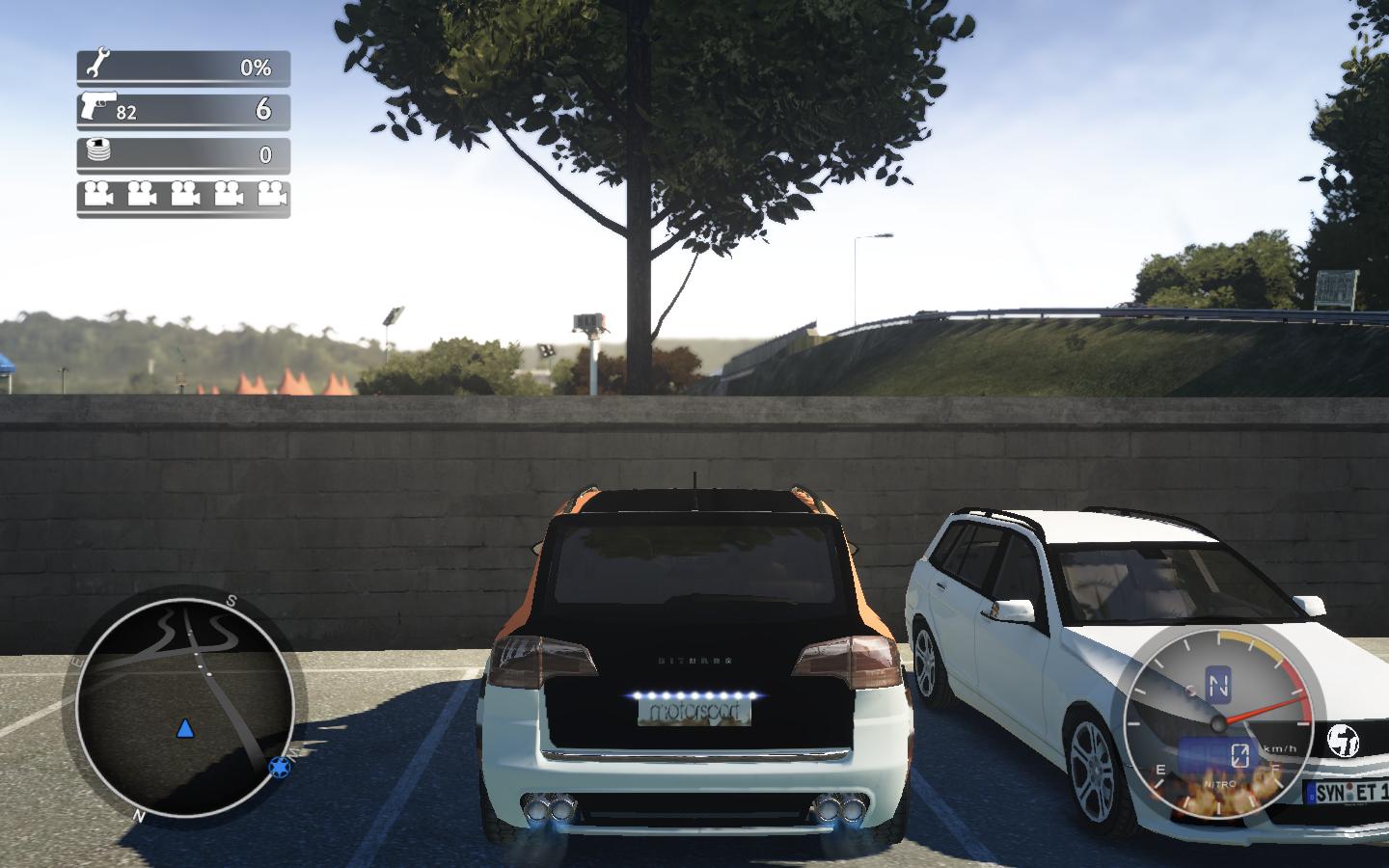Click the coin stack icon
Image resolution: width=1389 pixels, height=868 pixels.
tap(95, 151)
